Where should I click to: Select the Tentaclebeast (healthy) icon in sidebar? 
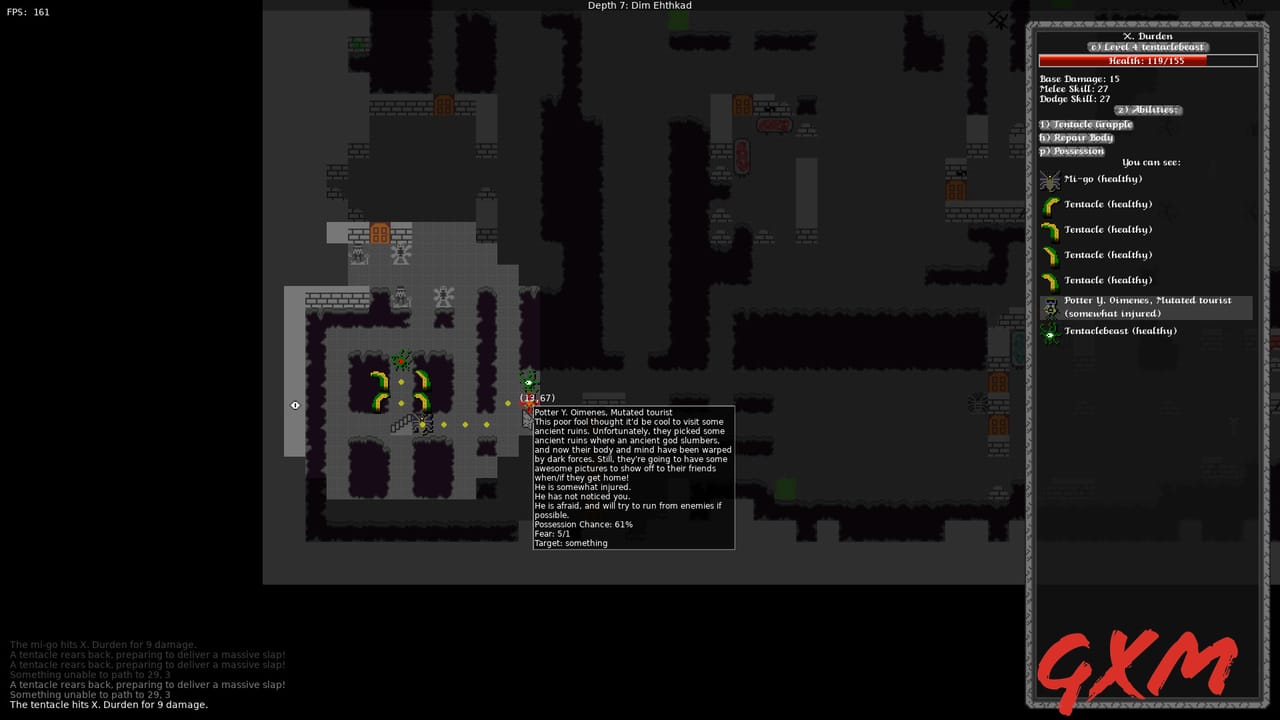coord(1050,330)
